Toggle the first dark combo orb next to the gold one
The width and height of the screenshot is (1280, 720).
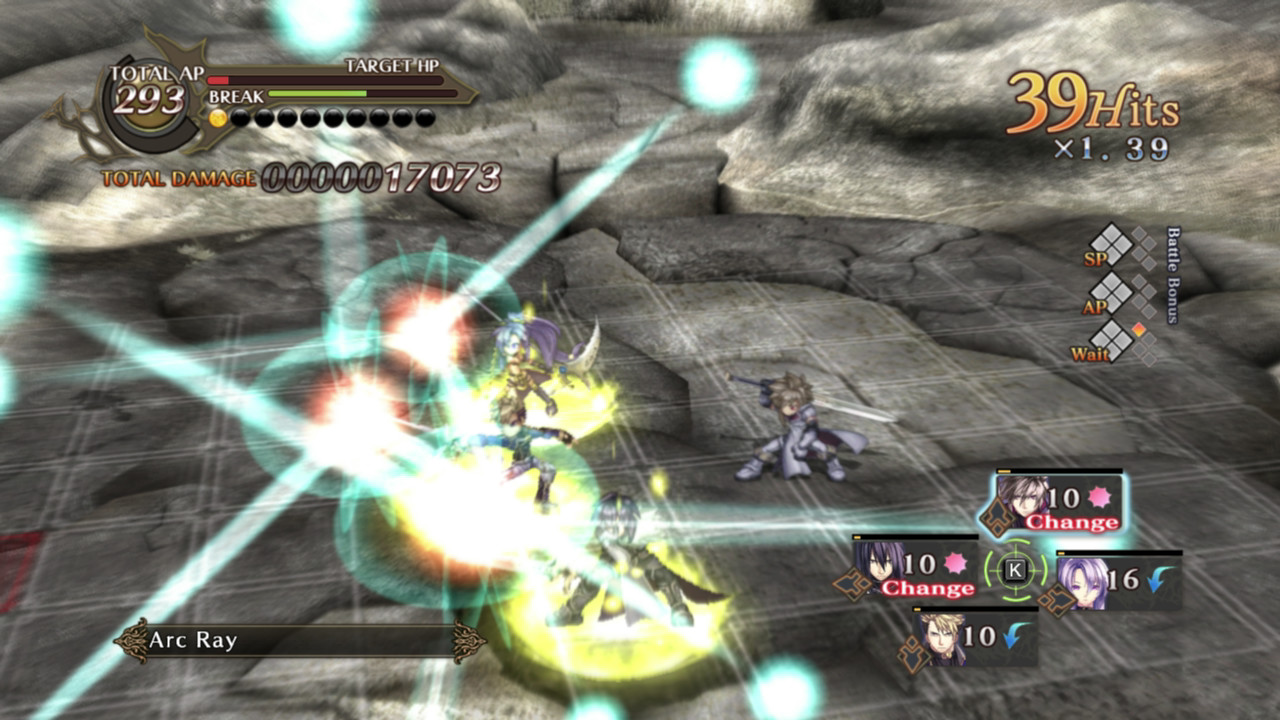point(239,118)
